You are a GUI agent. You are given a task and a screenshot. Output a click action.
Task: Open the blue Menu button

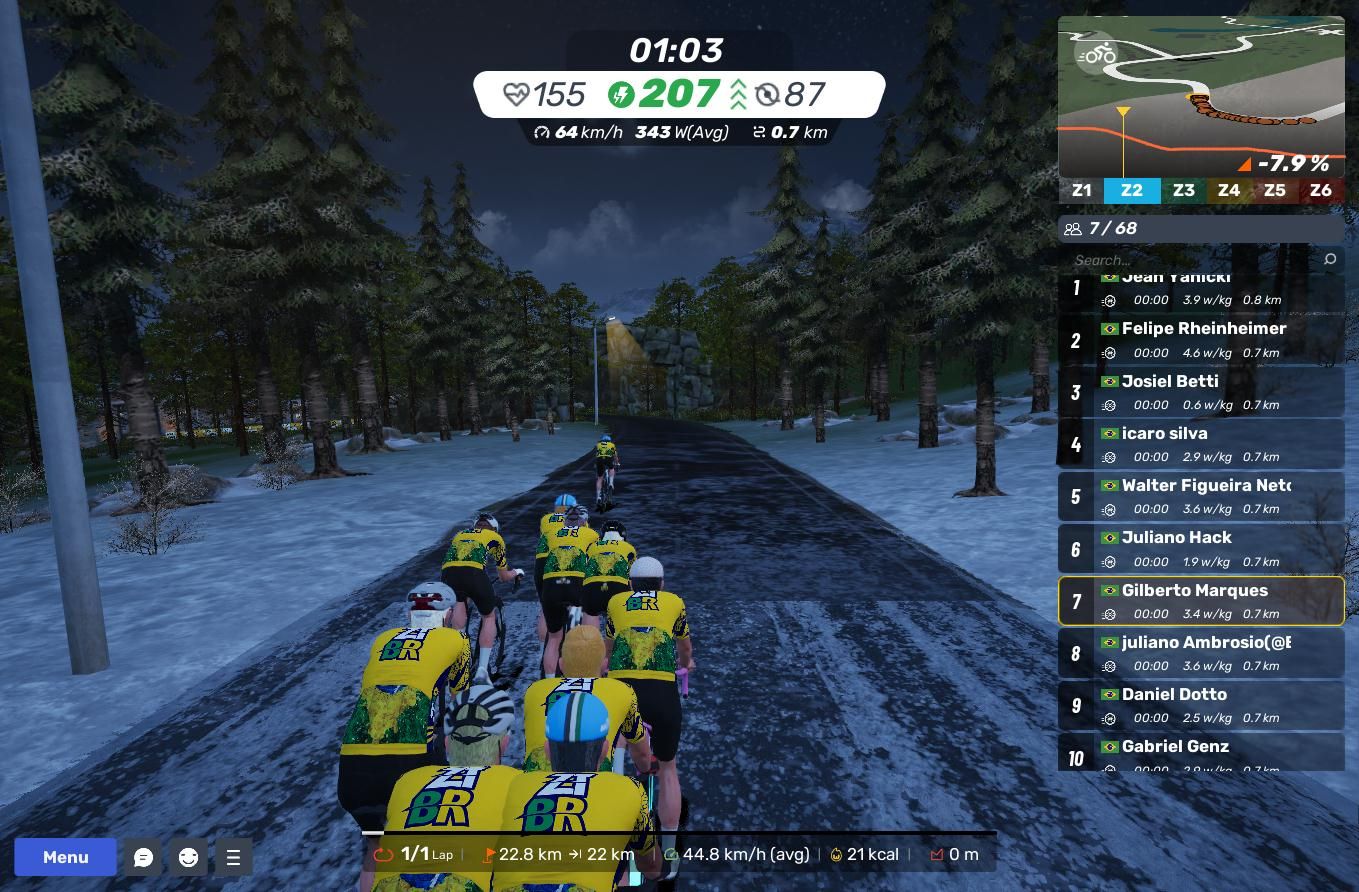(x=65, y=857)
